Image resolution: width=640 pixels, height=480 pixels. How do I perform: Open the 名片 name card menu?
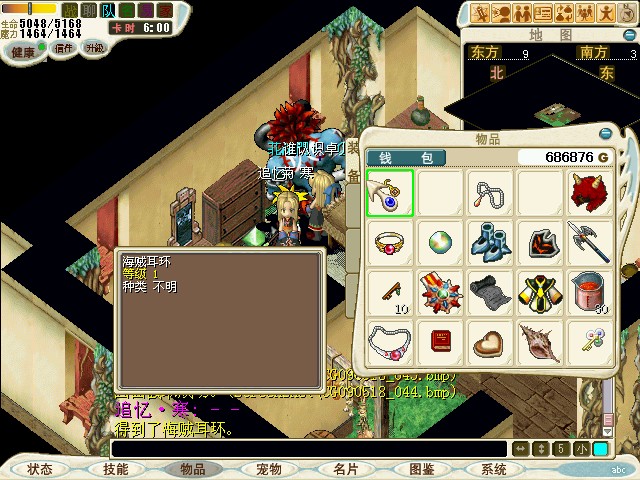(x=346, y=469)
